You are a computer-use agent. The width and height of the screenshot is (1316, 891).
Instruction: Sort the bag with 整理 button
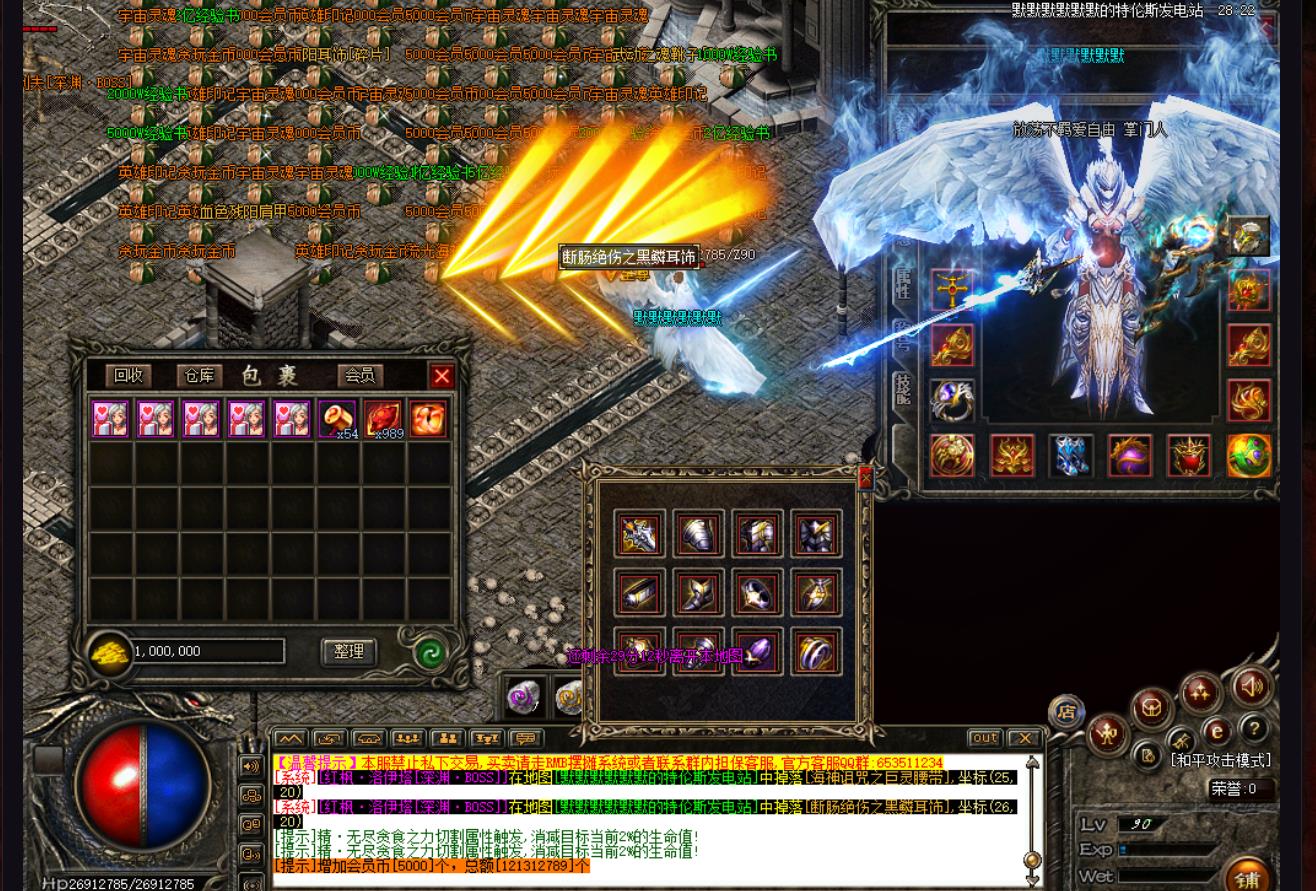click(348, 652)
